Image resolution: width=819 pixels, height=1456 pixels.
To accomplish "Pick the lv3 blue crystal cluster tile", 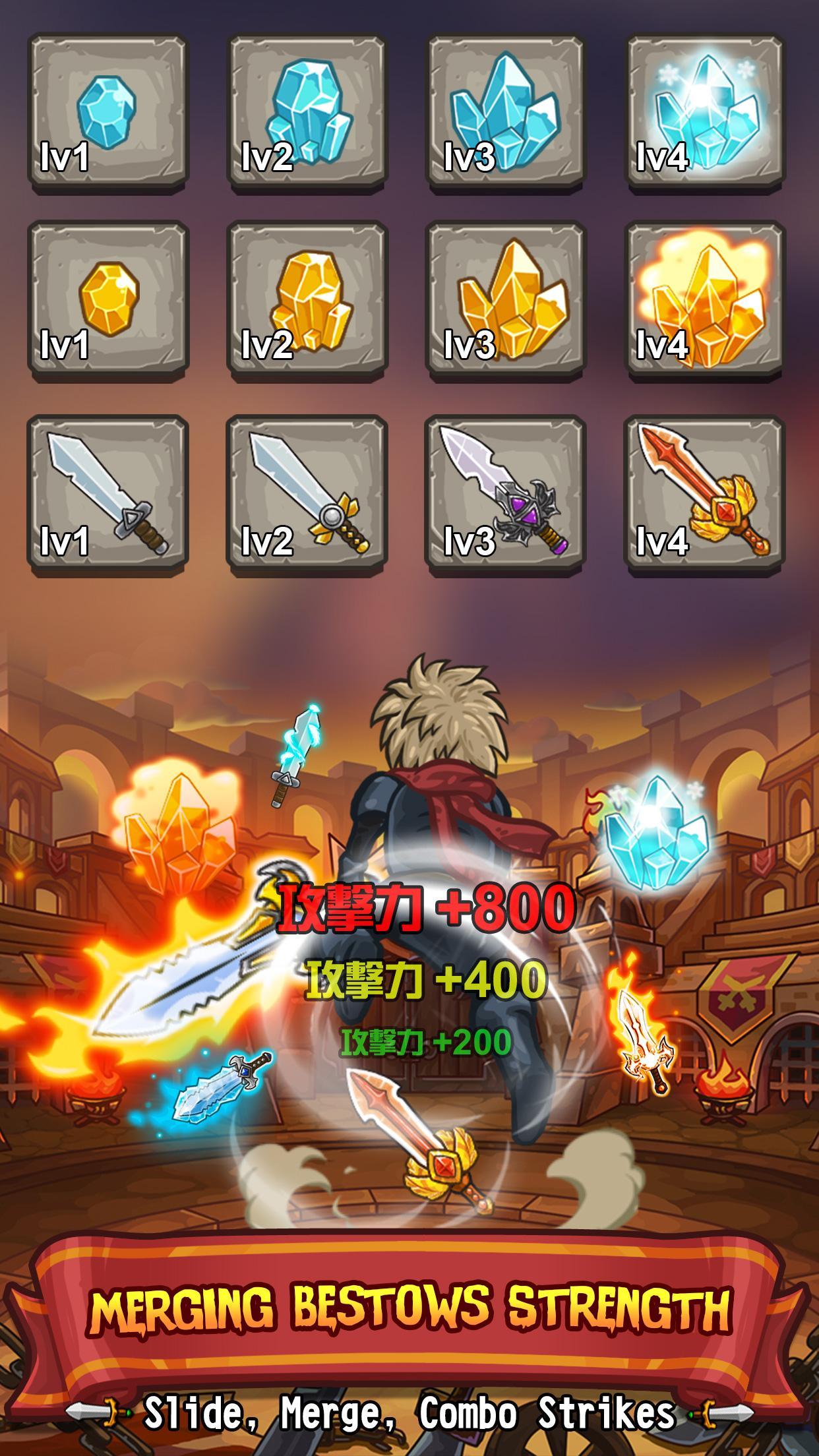I will (506, 113).
